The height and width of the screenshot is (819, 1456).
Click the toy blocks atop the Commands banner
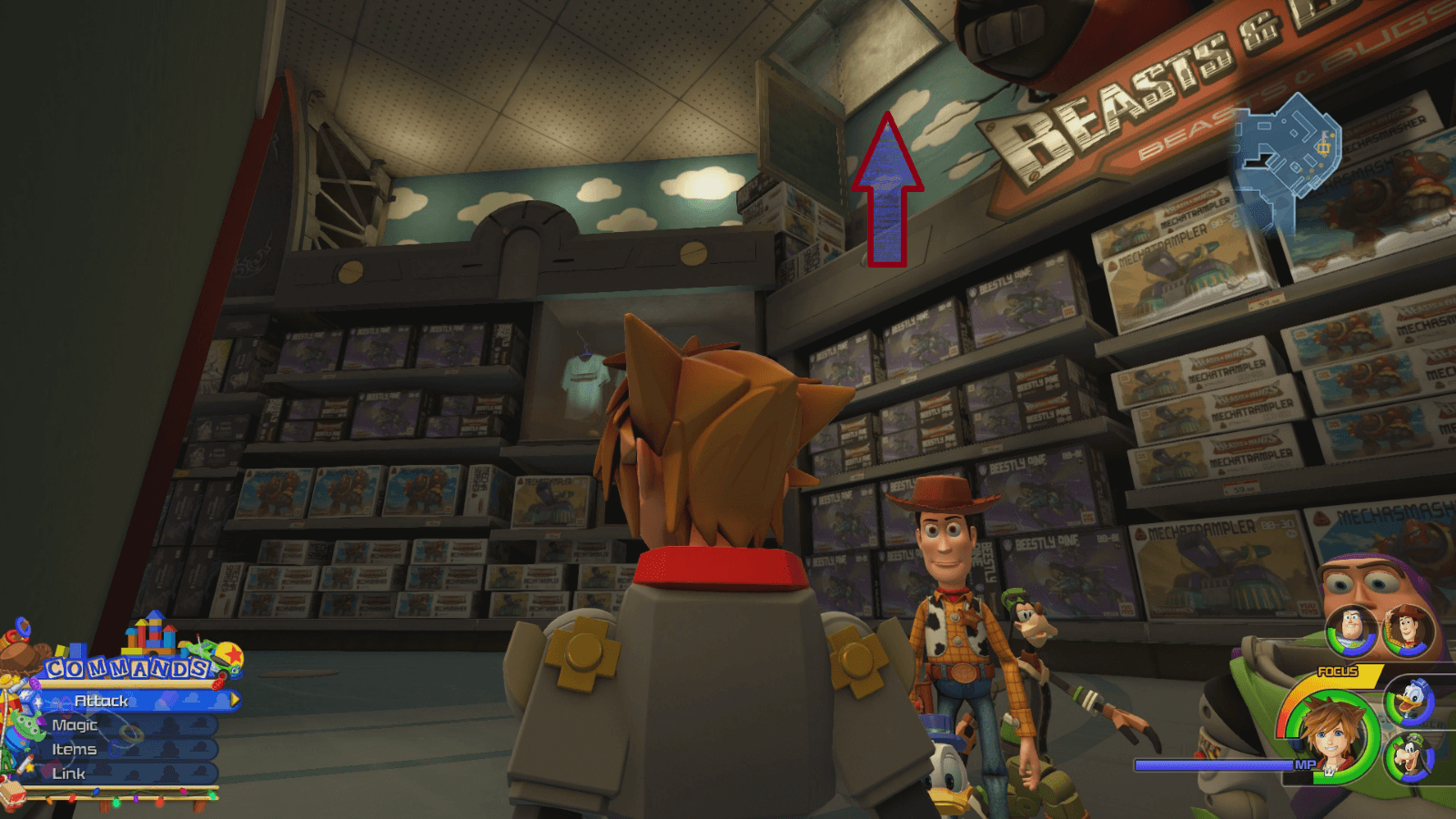pos(150,632)
